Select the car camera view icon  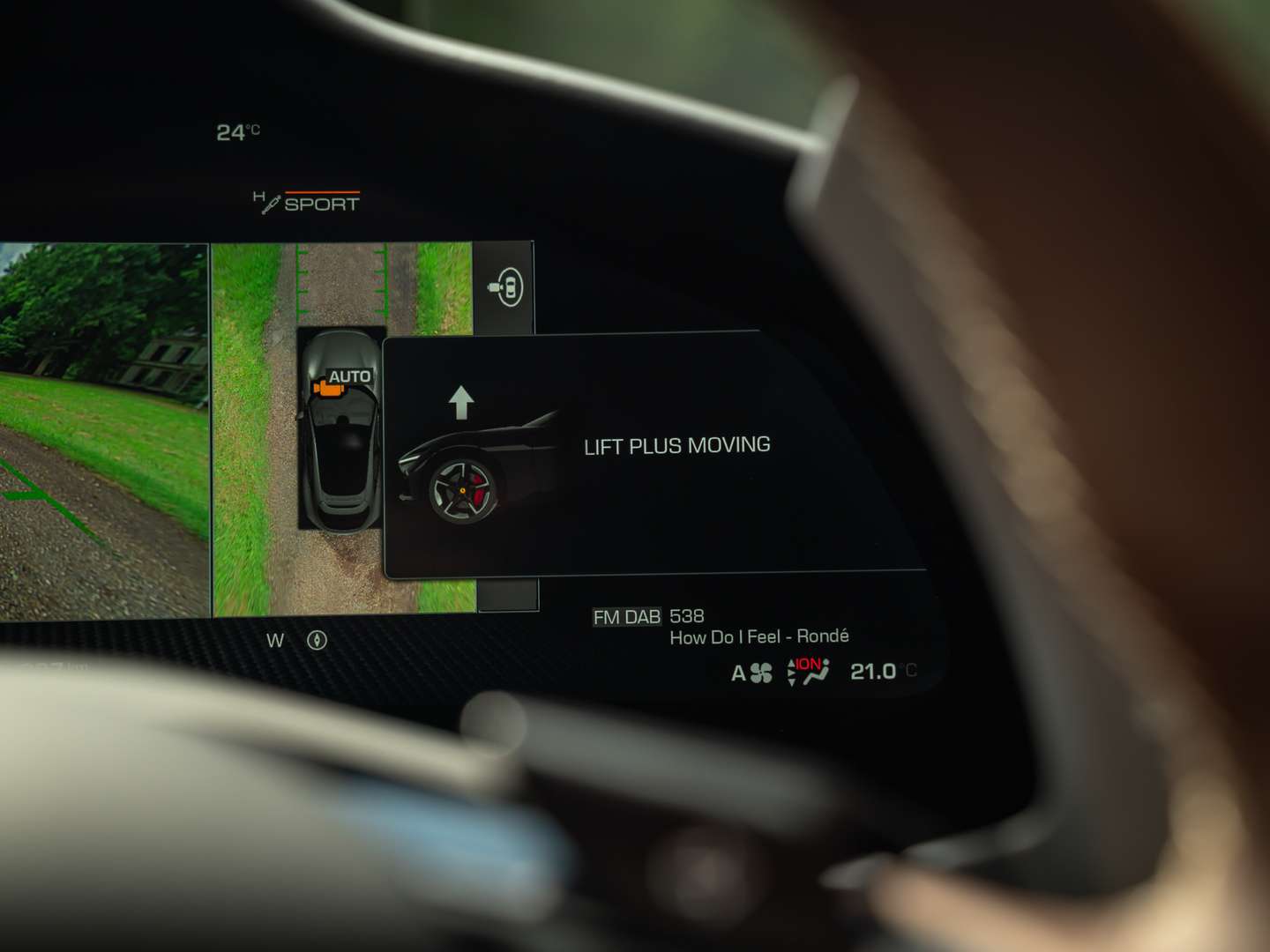(x=506, y=286)
